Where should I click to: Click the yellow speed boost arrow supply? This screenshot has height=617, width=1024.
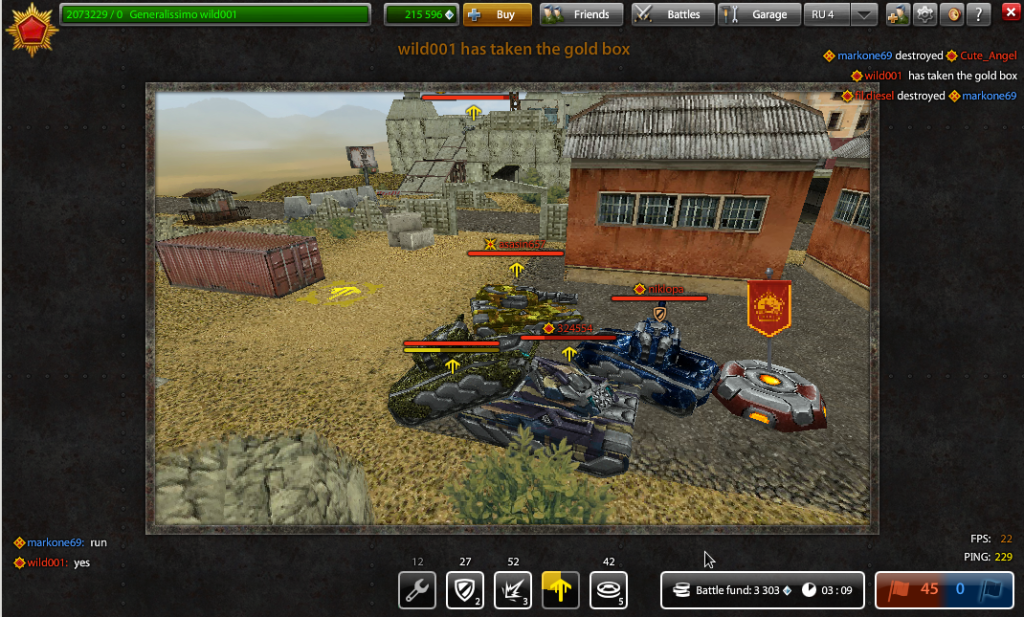(560, 589)
